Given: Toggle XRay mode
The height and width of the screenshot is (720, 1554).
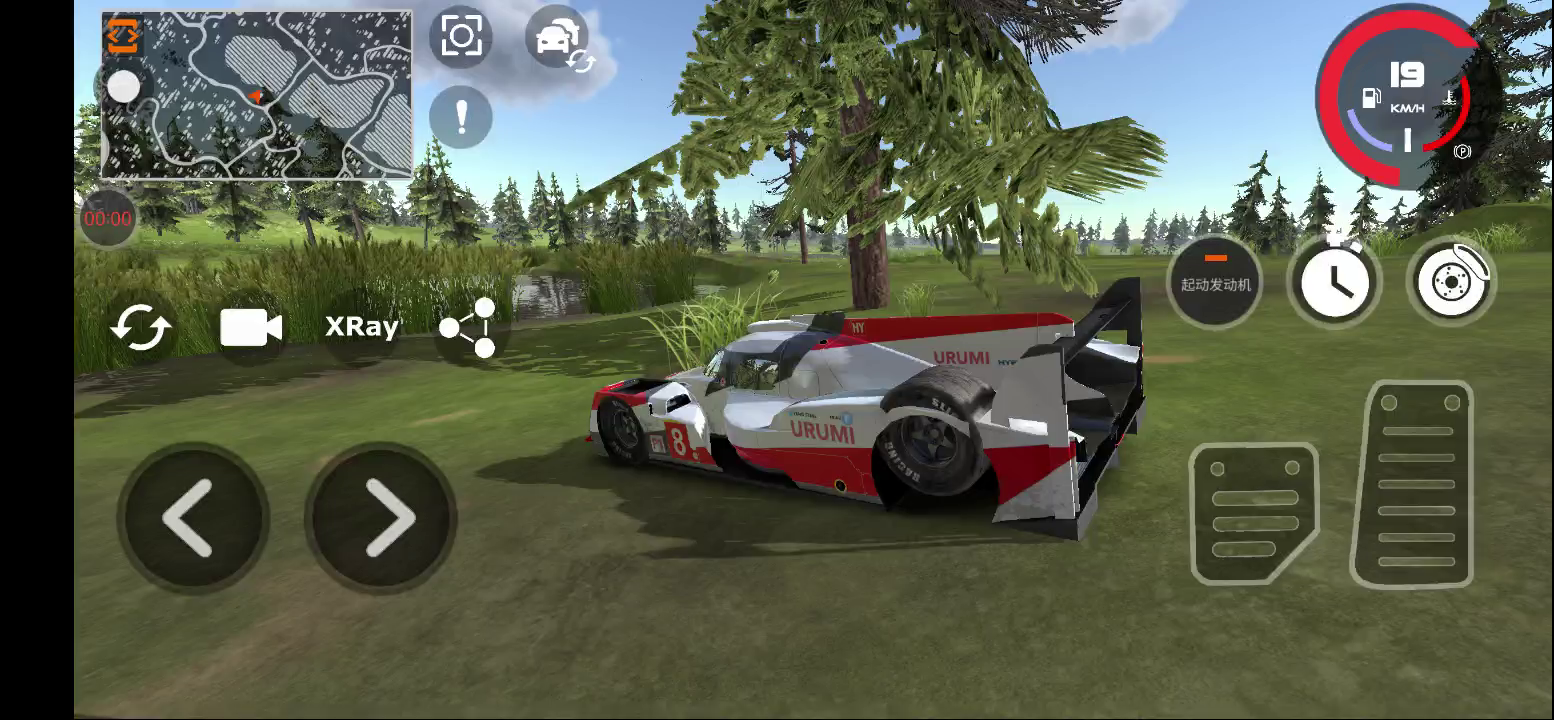Looking at the screenshot, I should pos(361,327).
